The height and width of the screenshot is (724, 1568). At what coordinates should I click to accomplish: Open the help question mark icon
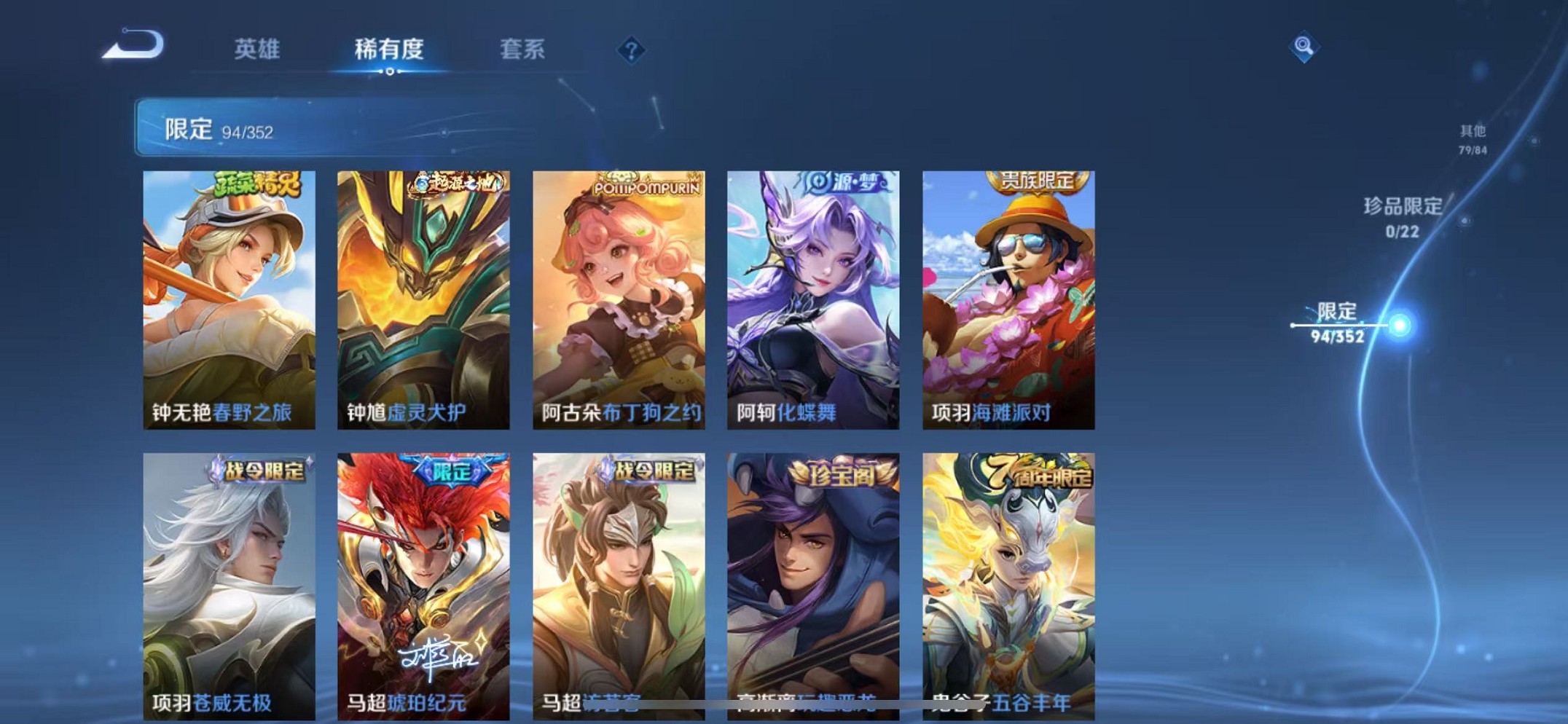[631, 50]
